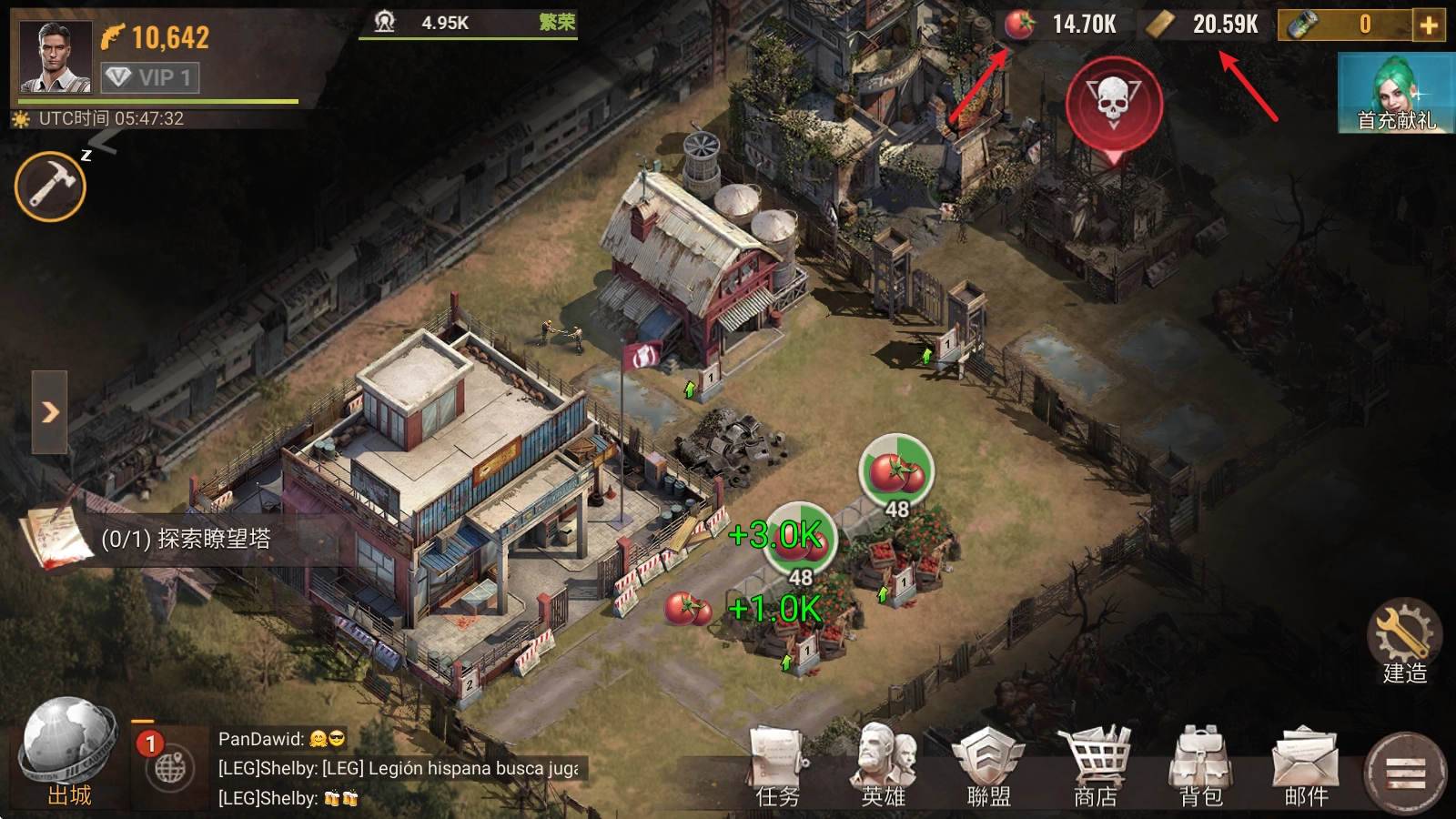Open the 英雄 heroes menu
Image resolution: width=1456 pixels, height=819 pixels.
point(883,766)
